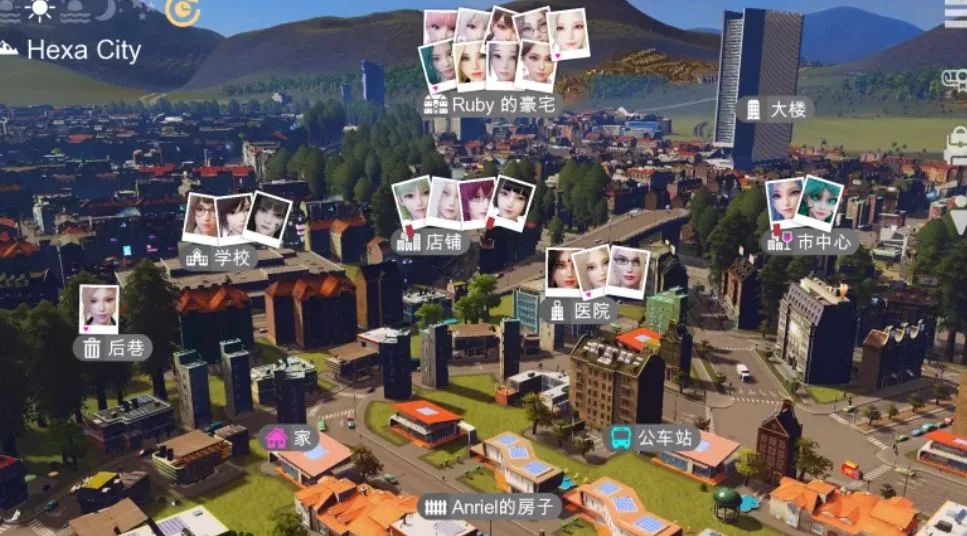Open the hamburger menu in the corner
The image size is (967, 536).
point(956,13)
